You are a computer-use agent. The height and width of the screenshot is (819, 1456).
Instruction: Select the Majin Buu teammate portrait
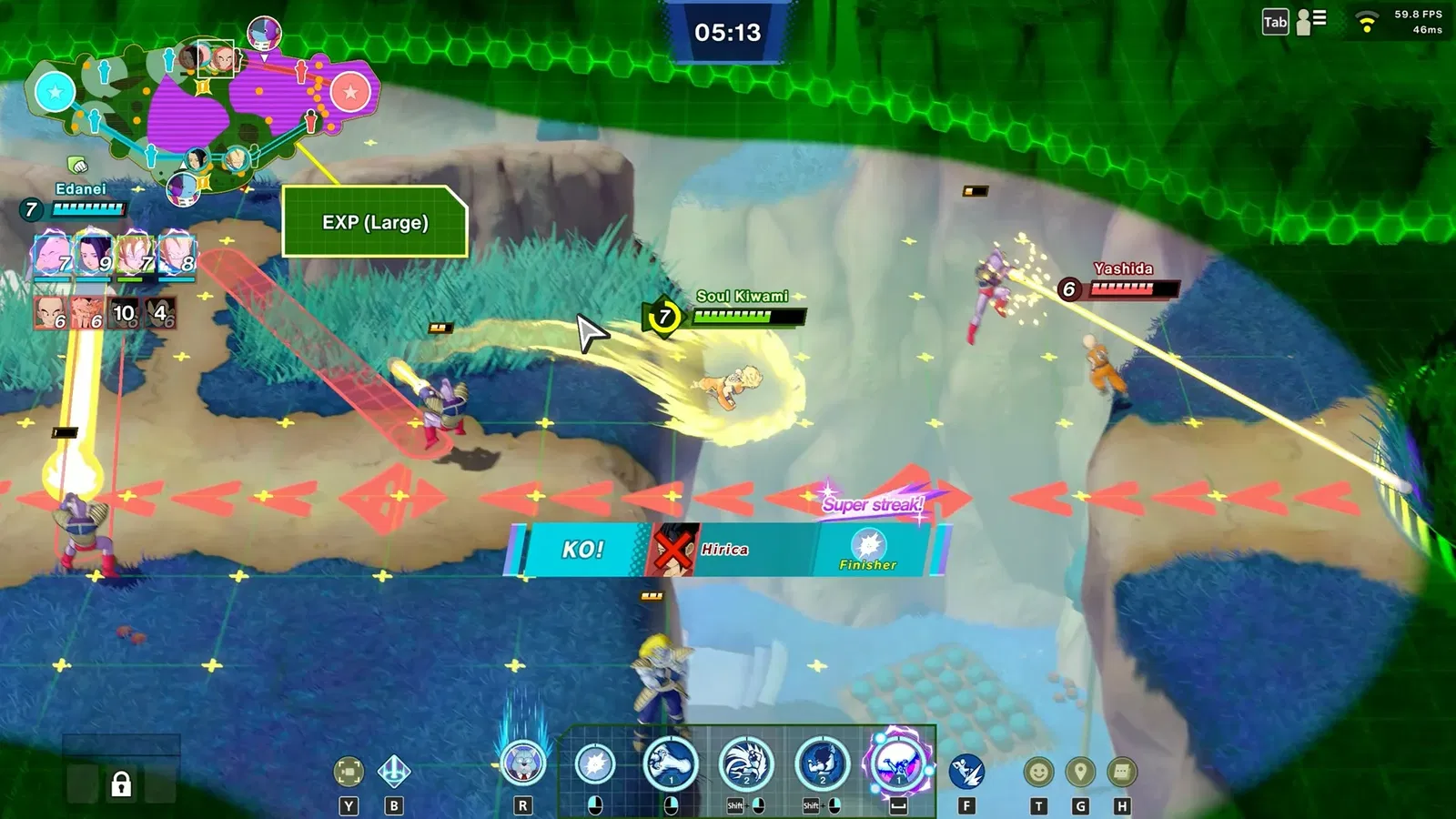(51, 255)
